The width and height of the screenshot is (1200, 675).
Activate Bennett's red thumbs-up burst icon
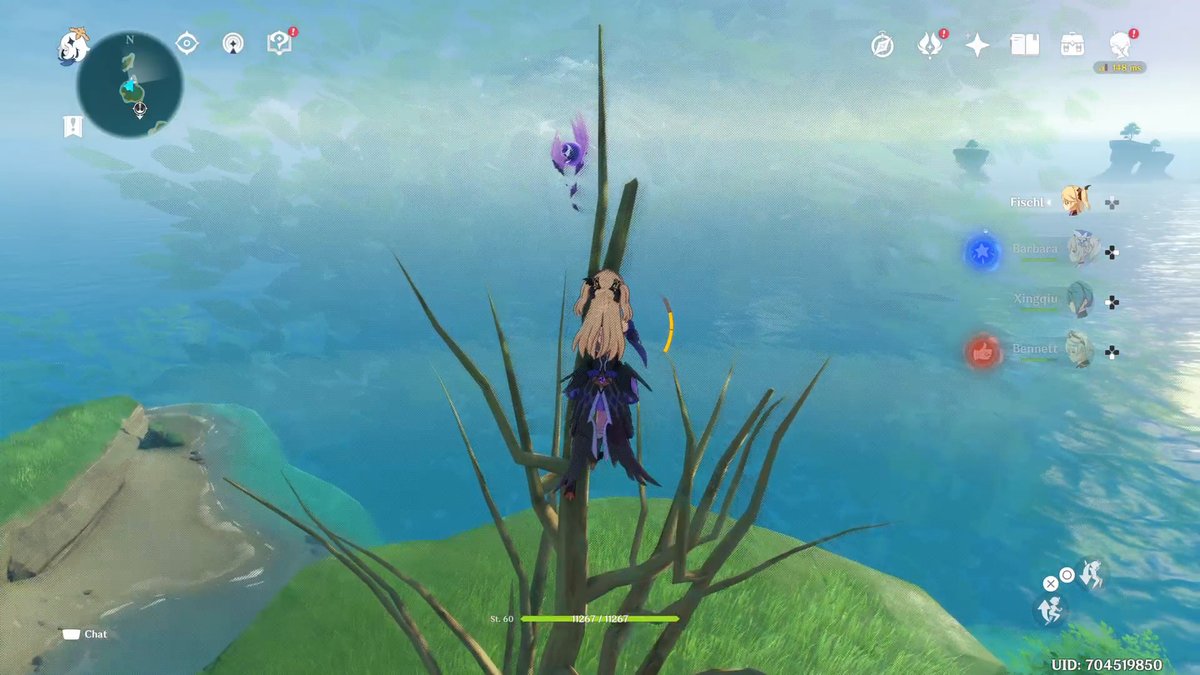pos(983,351)
